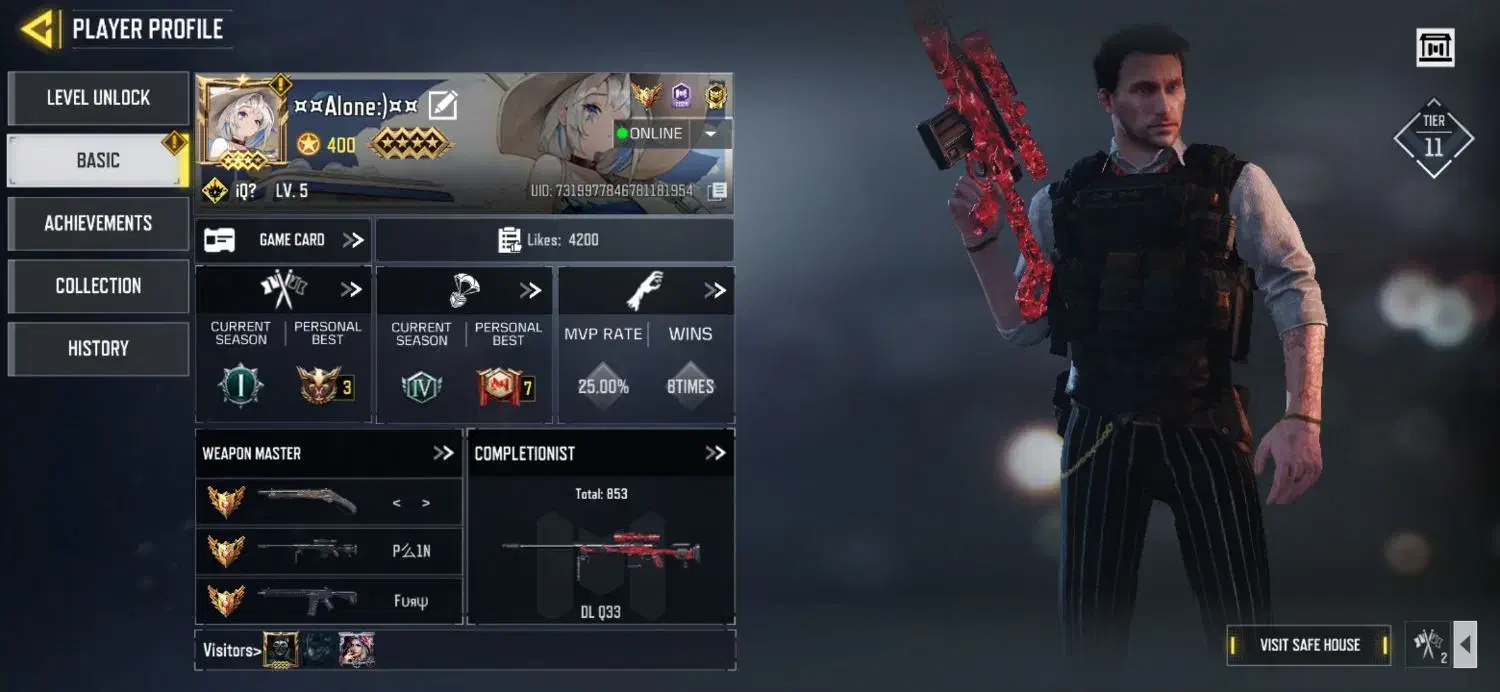This screenshot has height=692, width=1500.
Task: Expand the battle royale parachute rank stats
Action: [x=530, y=291]
